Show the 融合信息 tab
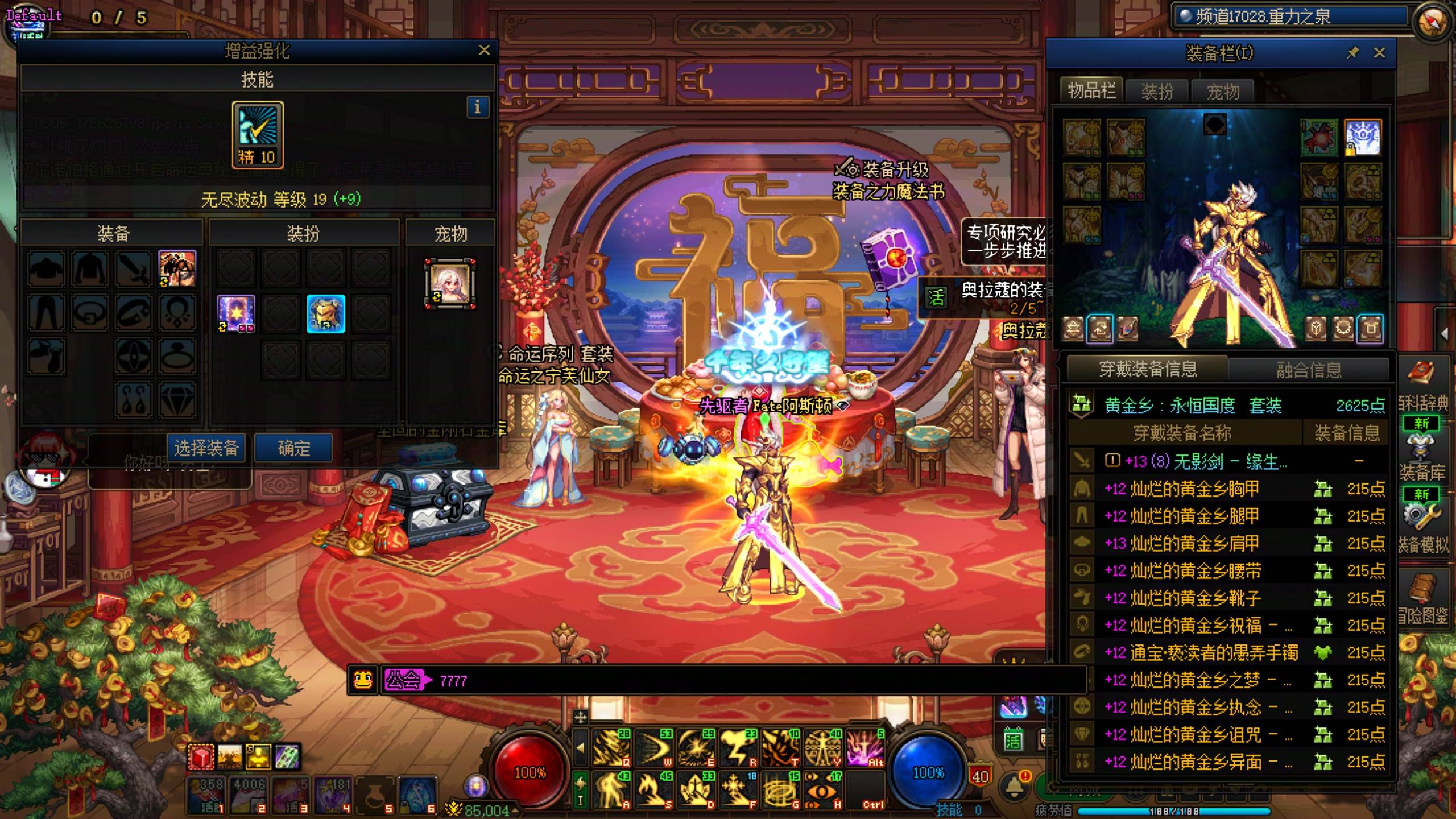Screen dimensions: 1456x819 (x=1308, y=370)
